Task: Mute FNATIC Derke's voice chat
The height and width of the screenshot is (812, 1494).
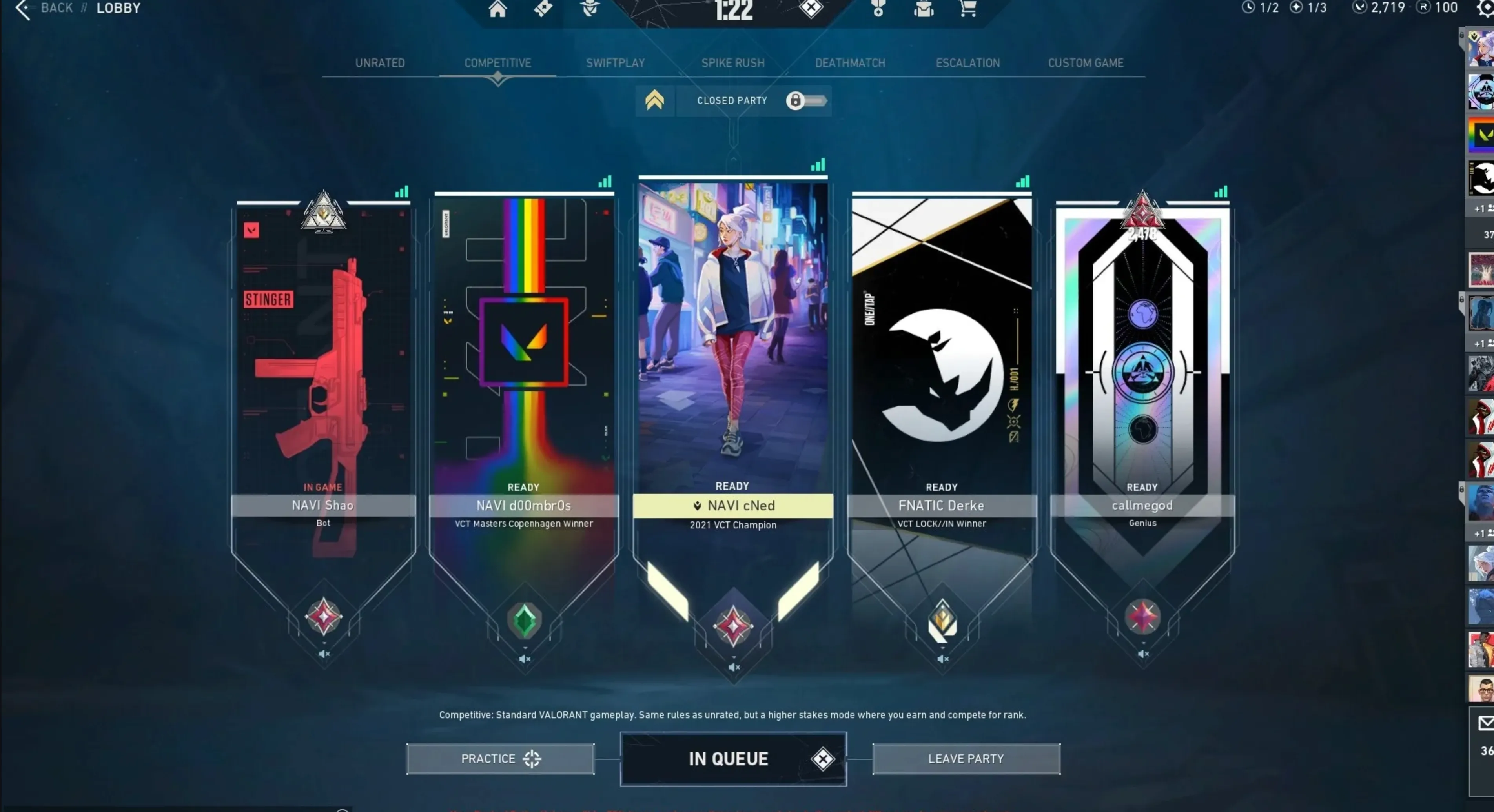Action: pyautogui.click(x=942, y=659)
